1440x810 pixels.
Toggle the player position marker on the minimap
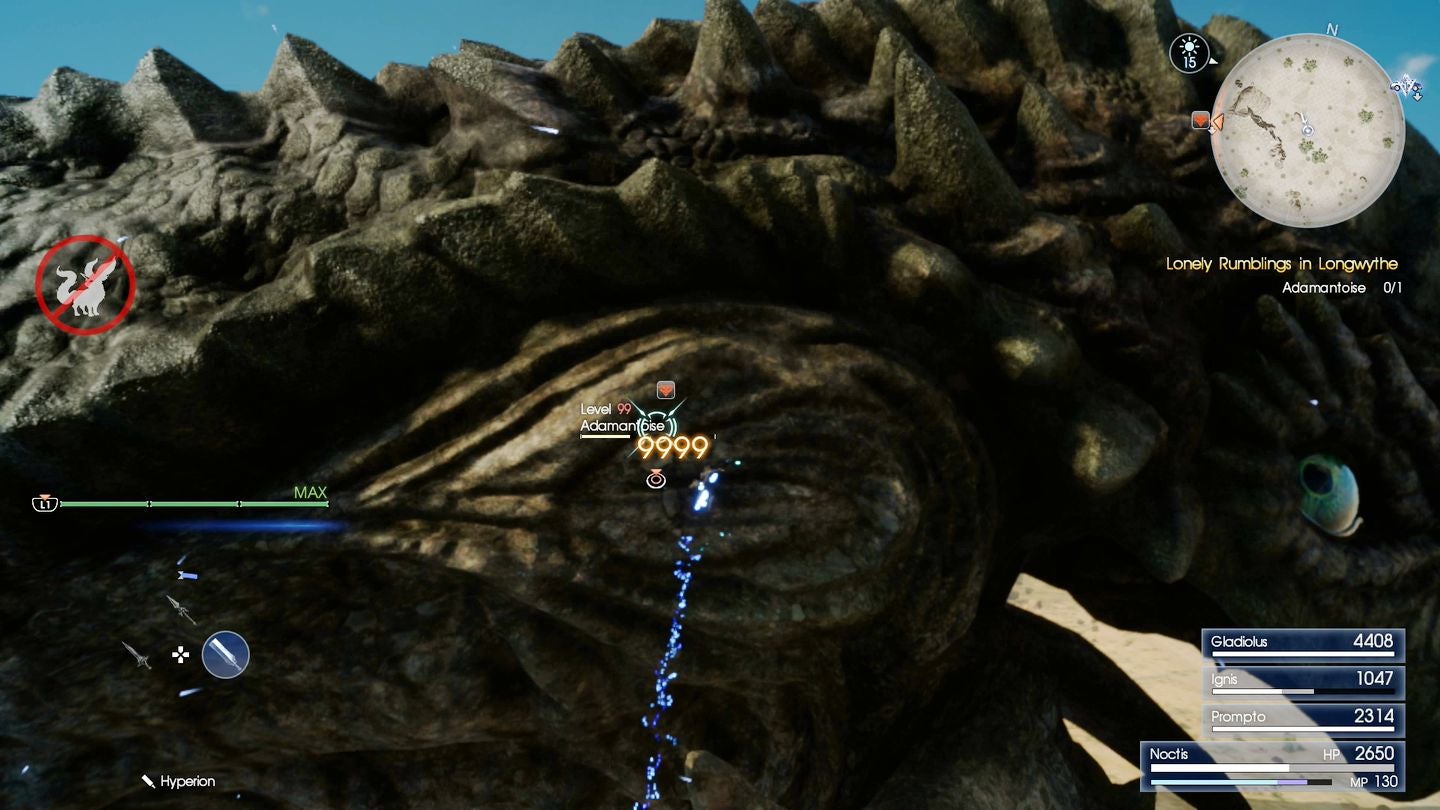coord(1307,130)
